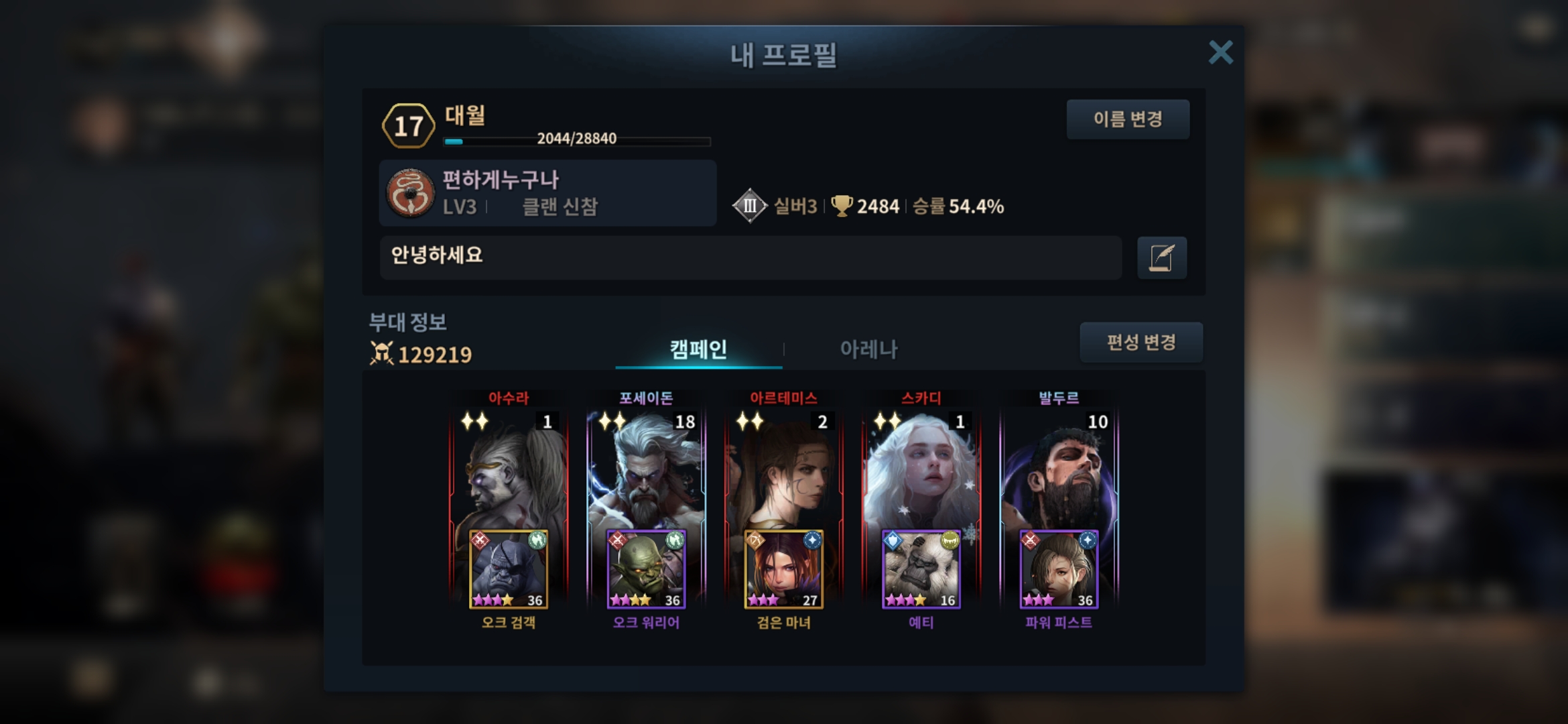Open the 검은 마녀 unit icon
The width and height of the screenshot is (1568, 724).
coord(783,570)
